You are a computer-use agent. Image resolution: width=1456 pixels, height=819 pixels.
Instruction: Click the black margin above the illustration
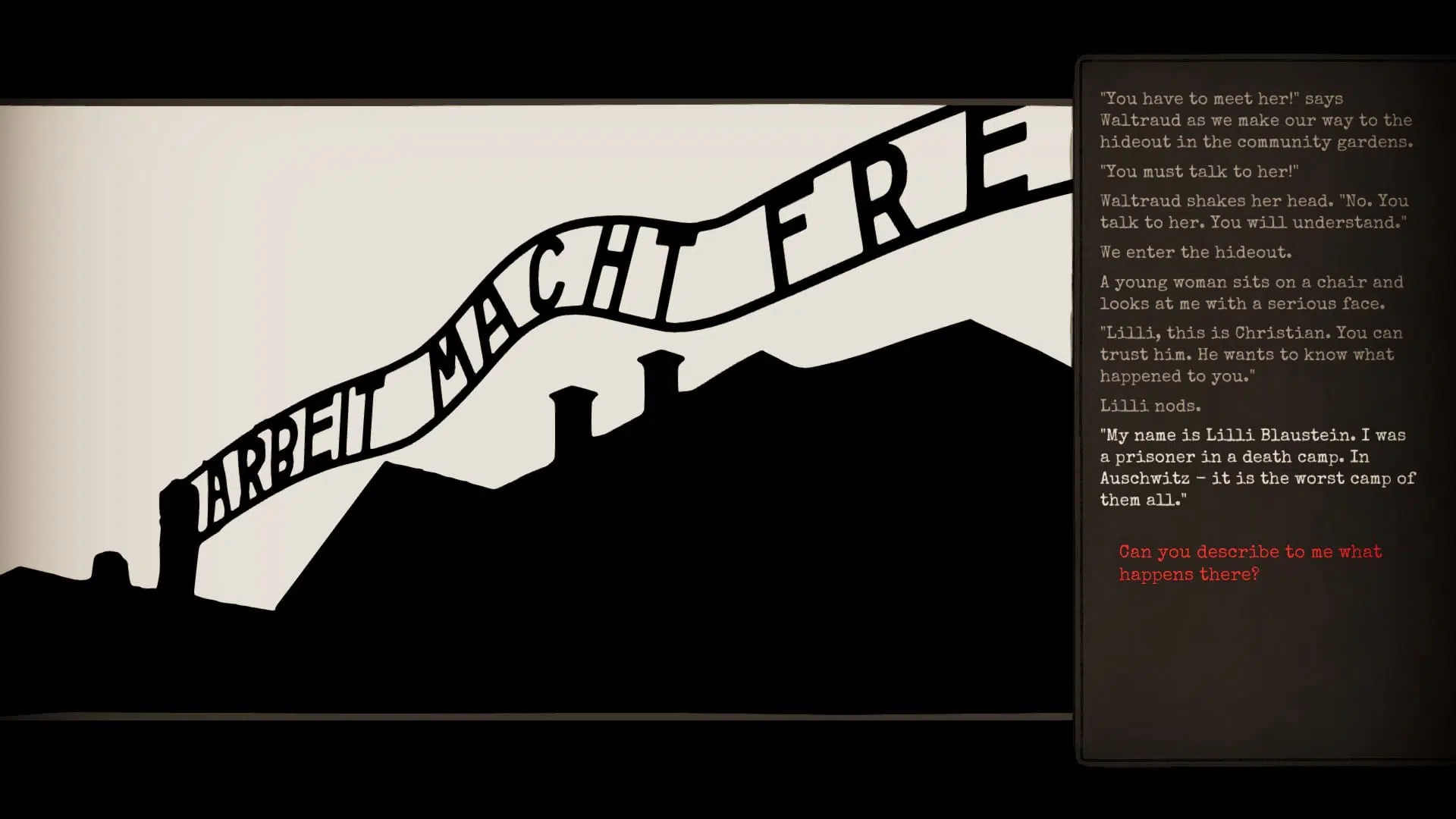point(531,45)
